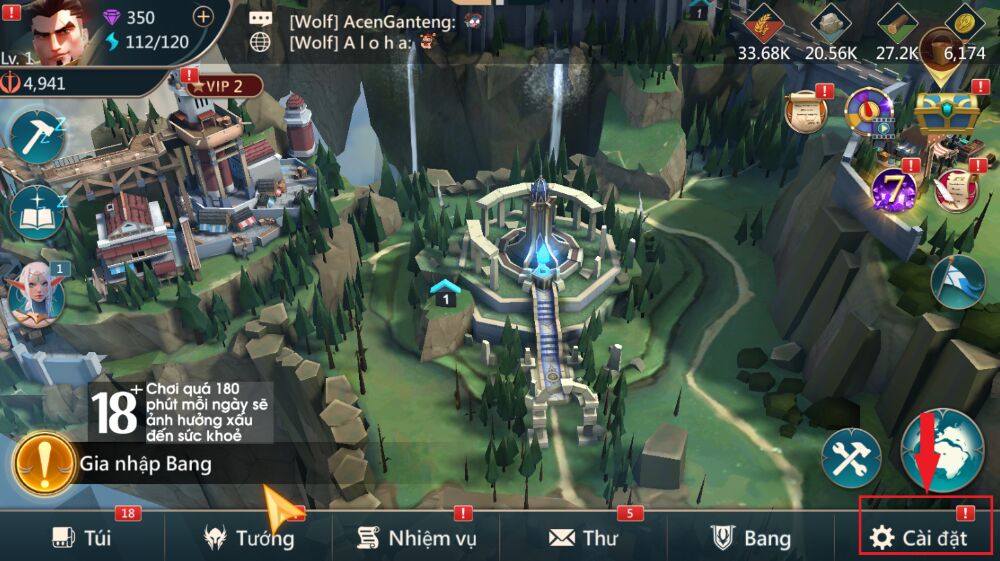Open the spinning wheel video icon
This screenshot has width=1000, height=561.
868,112
